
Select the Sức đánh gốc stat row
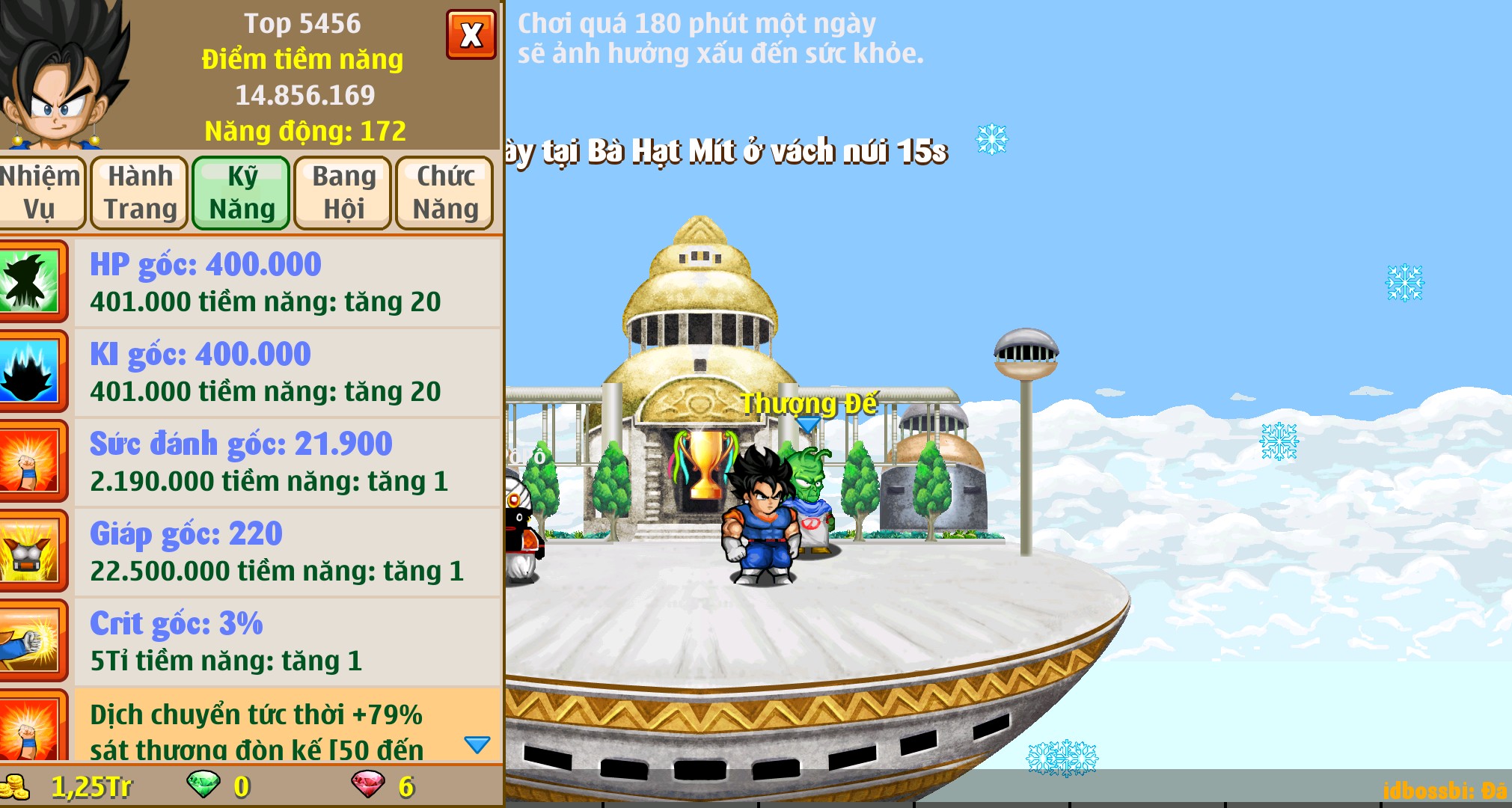point(287,462)
